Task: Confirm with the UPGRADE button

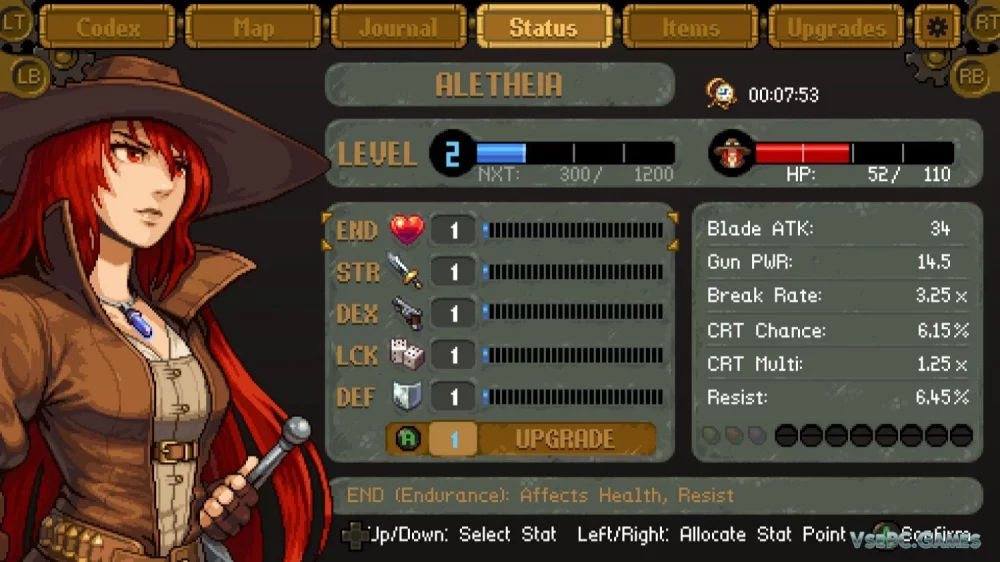Action: [564, 439]
